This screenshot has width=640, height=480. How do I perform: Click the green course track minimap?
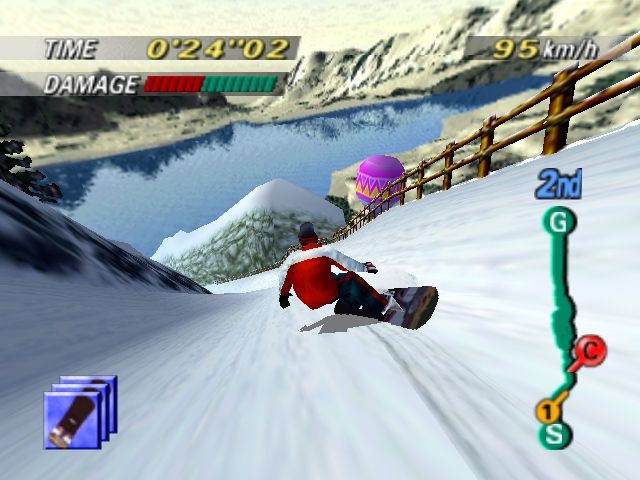click(565, 300)
